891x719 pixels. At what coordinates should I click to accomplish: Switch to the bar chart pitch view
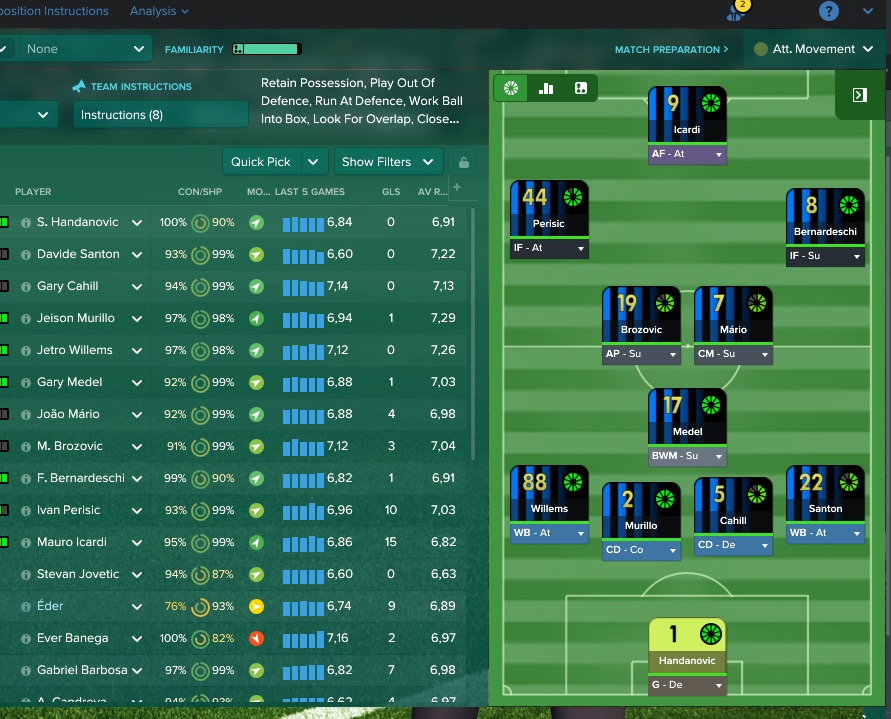tap(546, 88)
